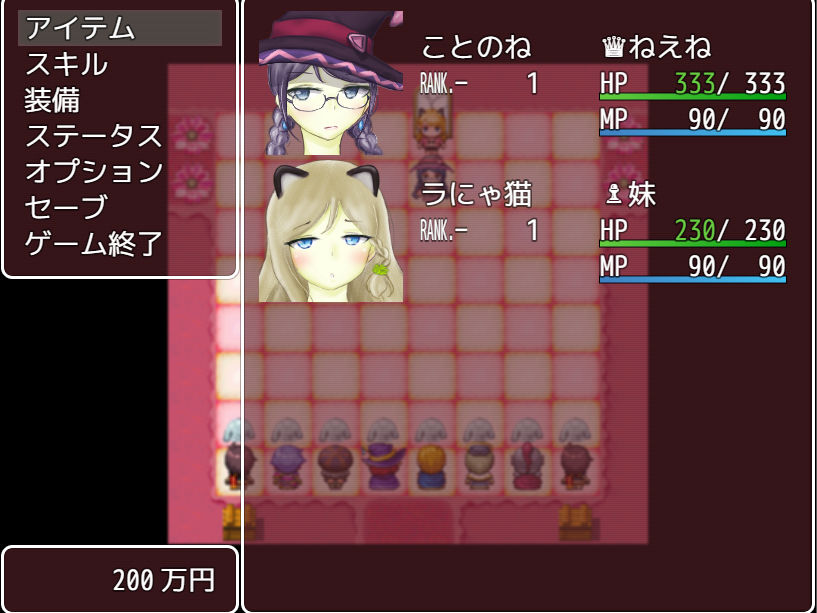Select the スキル (Skill) menu entry
This screenshot has width=817, height=613.
tap(66, 64)
